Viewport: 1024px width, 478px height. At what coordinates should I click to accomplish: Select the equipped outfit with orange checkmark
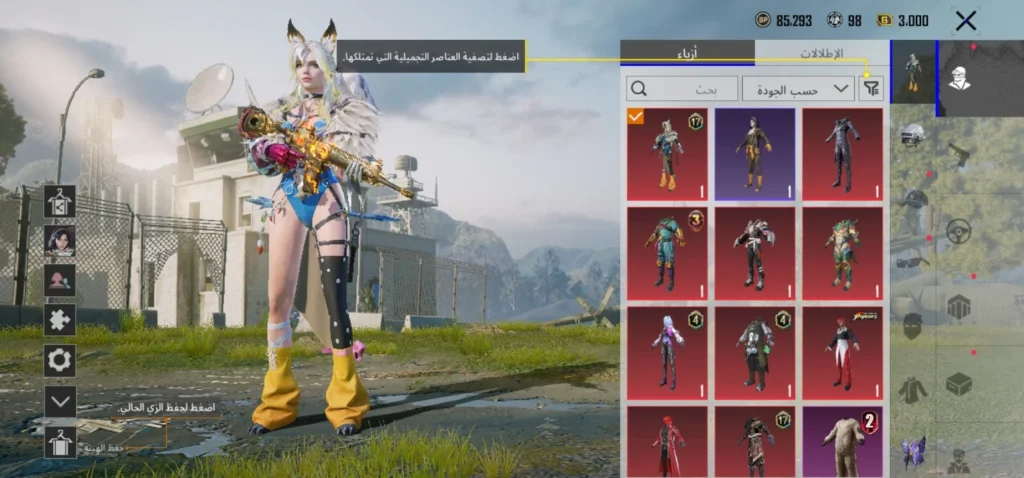point(667,154)
